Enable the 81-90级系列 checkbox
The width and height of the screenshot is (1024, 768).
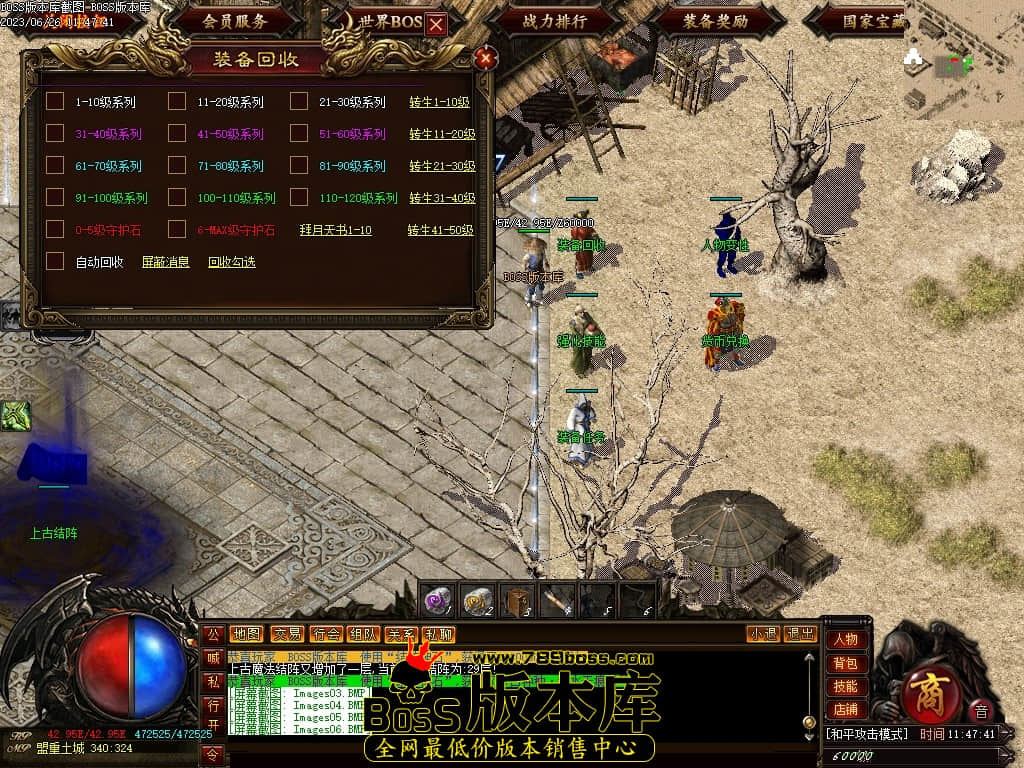pos(299,165)
